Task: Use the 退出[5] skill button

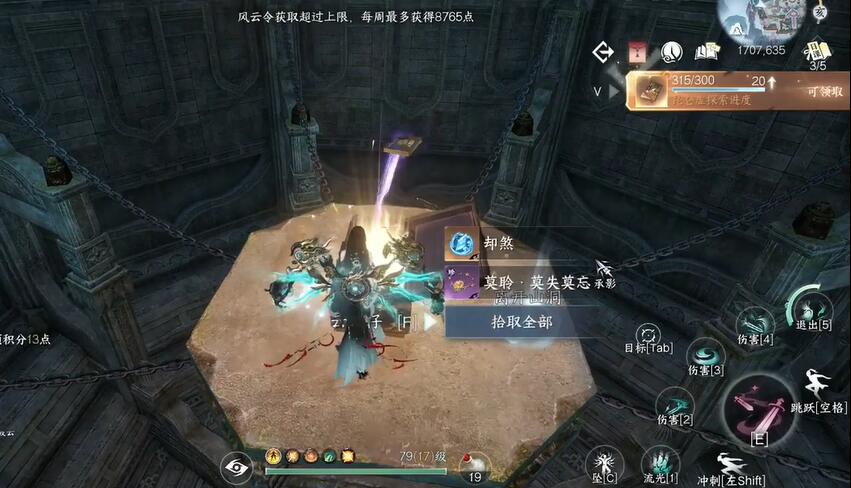Action: point(810,307)
